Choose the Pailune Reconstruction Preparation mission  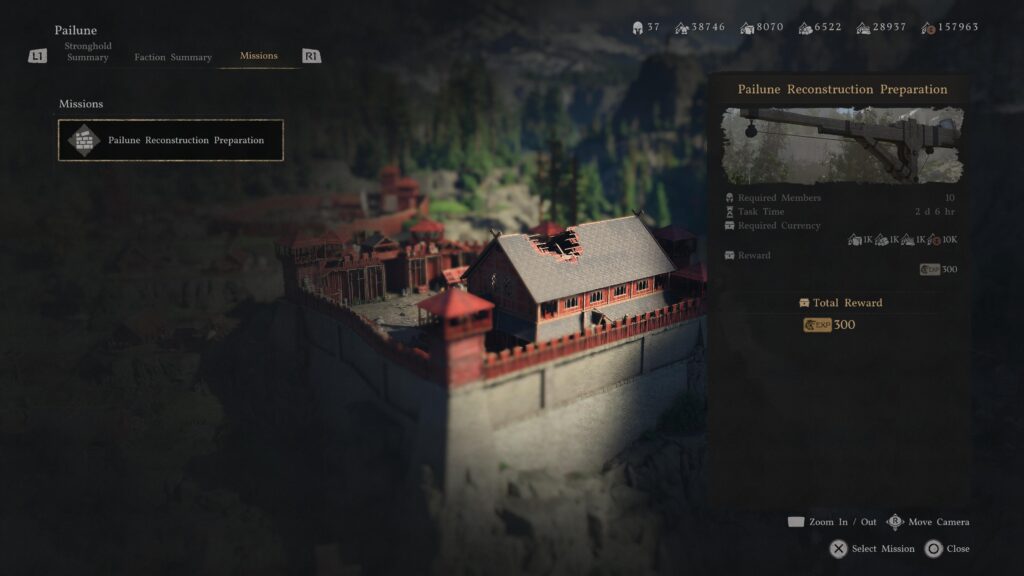171,140
